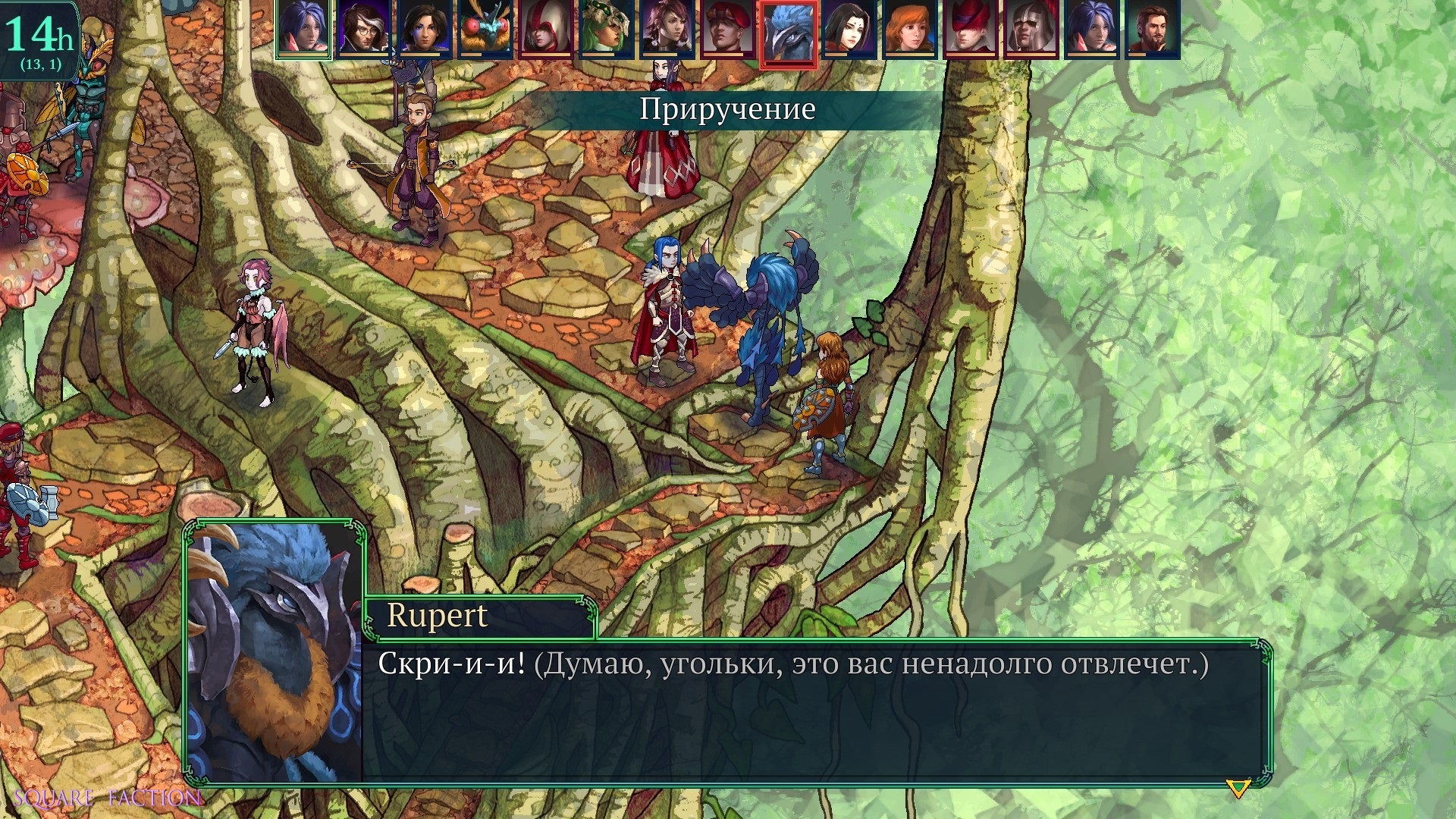Choose the green-haired woman with owl headdress portrait
This screenshot has width=1456, height=819.
(607, 29)
